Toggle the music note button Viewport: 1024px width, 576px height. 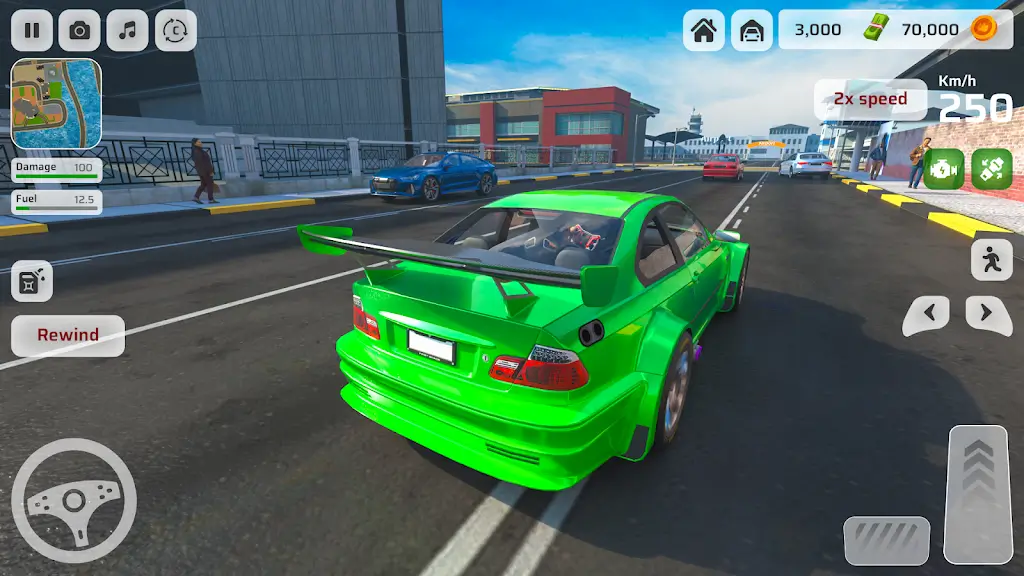[127, 30]
